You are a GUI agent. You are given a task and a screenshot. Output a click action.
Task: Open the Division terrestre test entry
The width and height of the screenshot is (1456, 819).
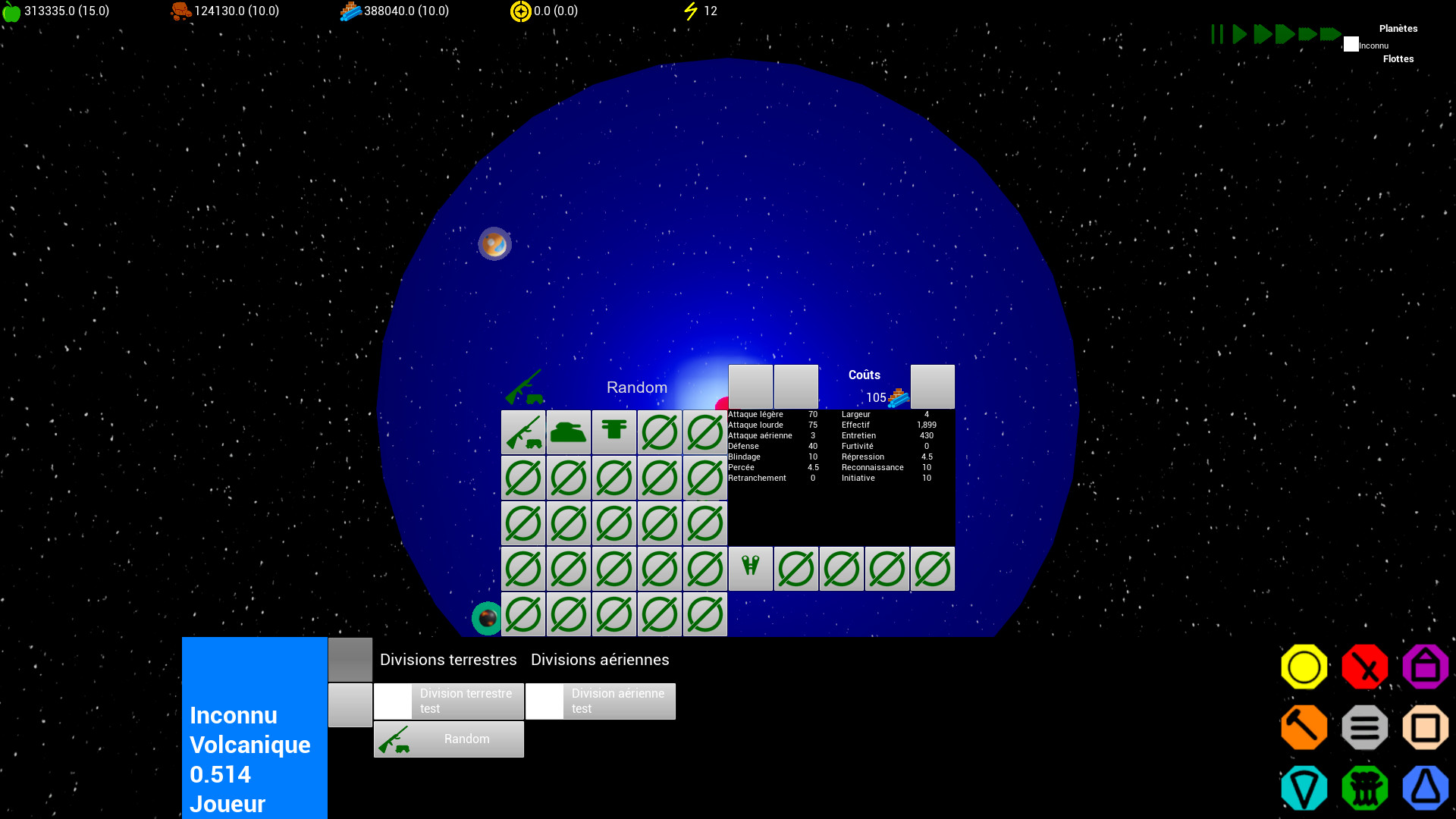[x=466, y=701]
